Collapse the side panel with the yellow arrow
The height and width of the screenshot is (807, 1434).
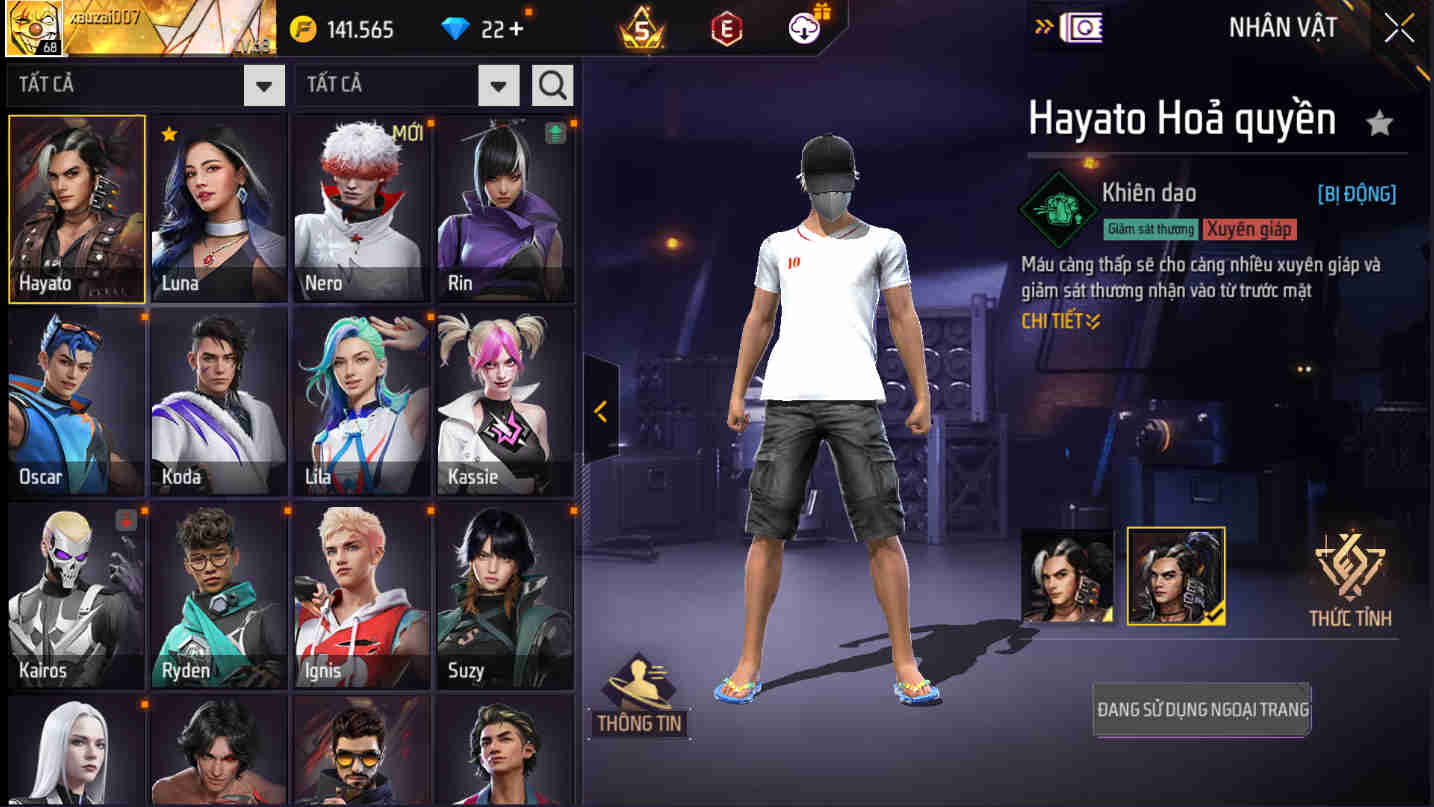[600, 410]
